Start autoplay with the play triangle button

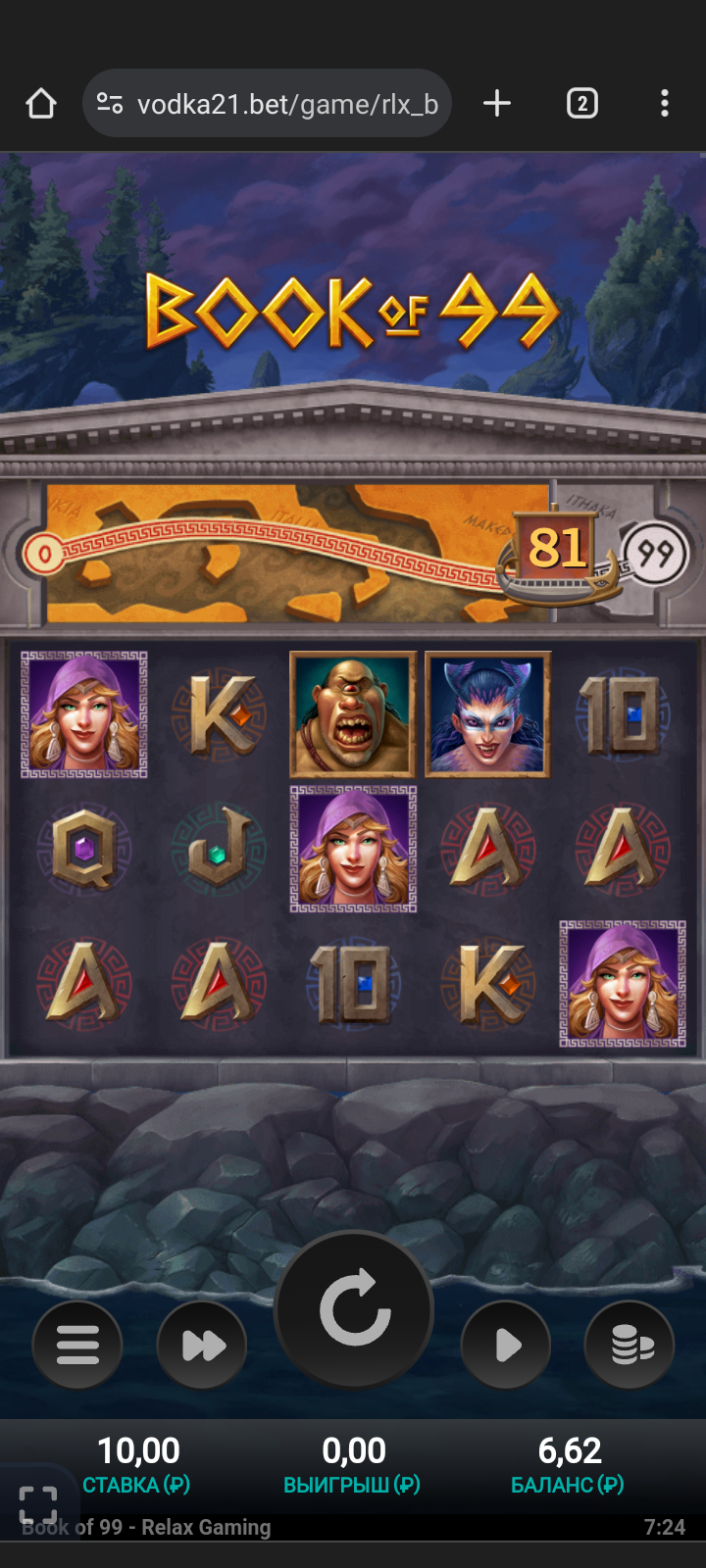[506, 1345]
